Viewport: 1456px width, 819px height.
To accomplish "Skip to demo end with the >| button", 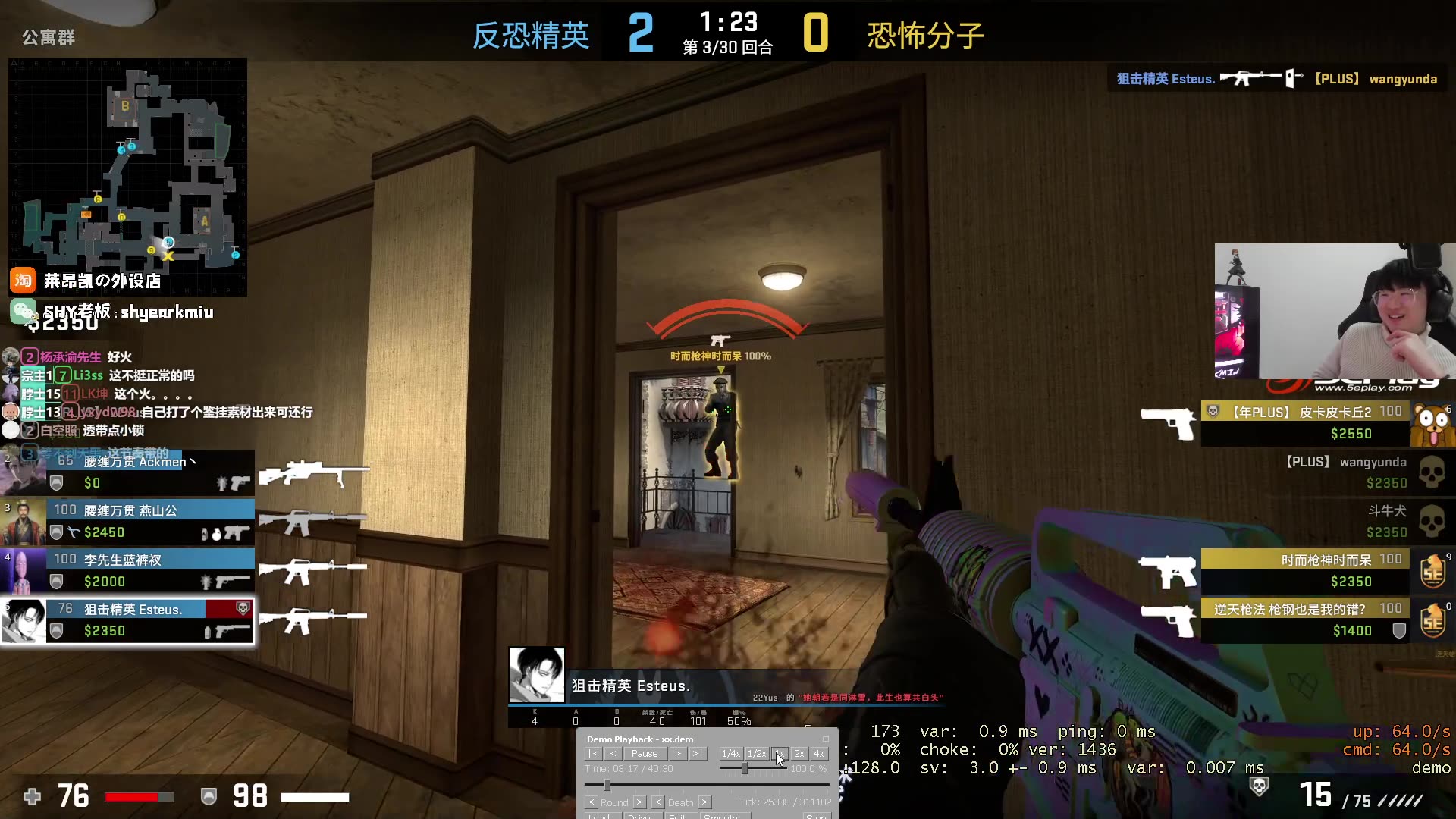I will pyautogui.click(x=696, y=754).
